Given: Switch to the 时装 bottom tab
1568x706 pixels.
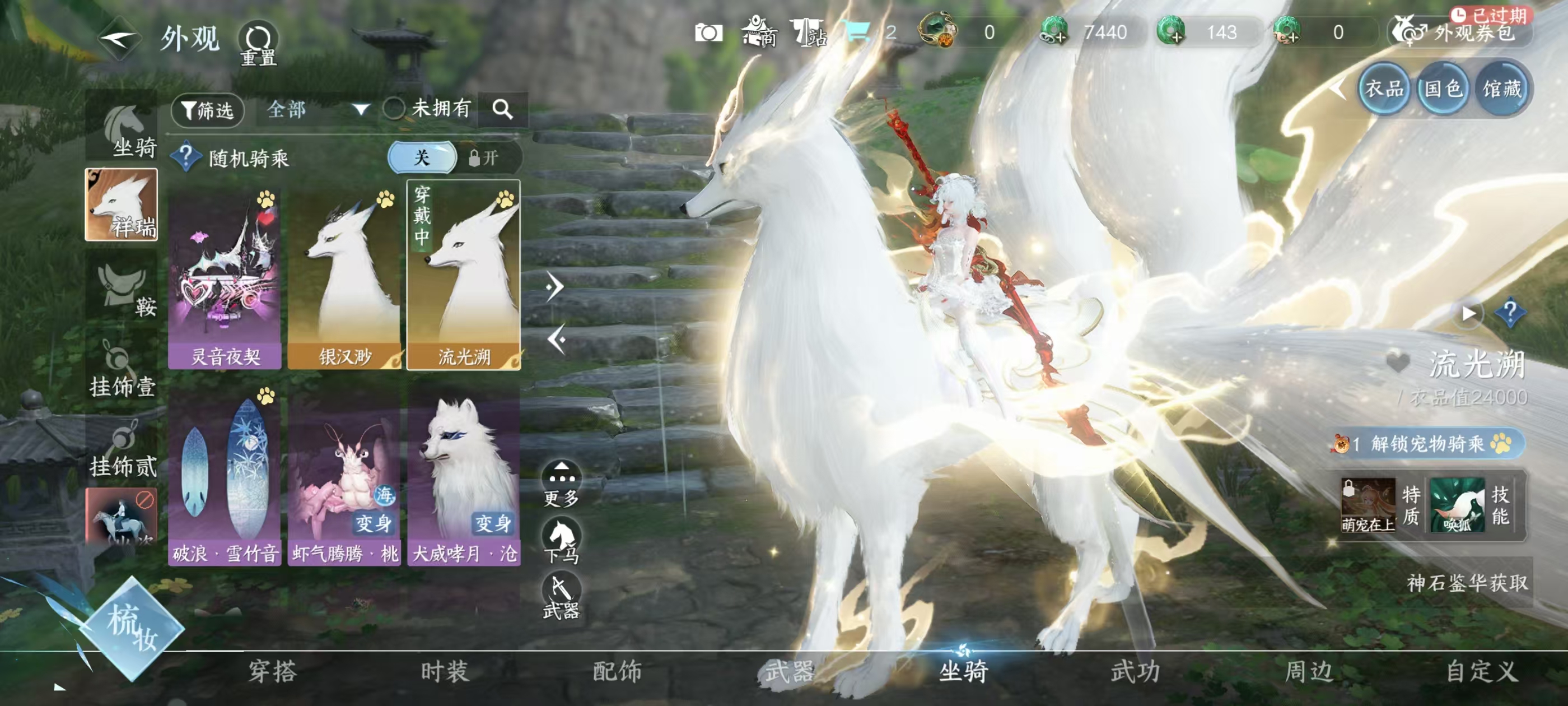Looking at the screenshot, I should [444, 671].
